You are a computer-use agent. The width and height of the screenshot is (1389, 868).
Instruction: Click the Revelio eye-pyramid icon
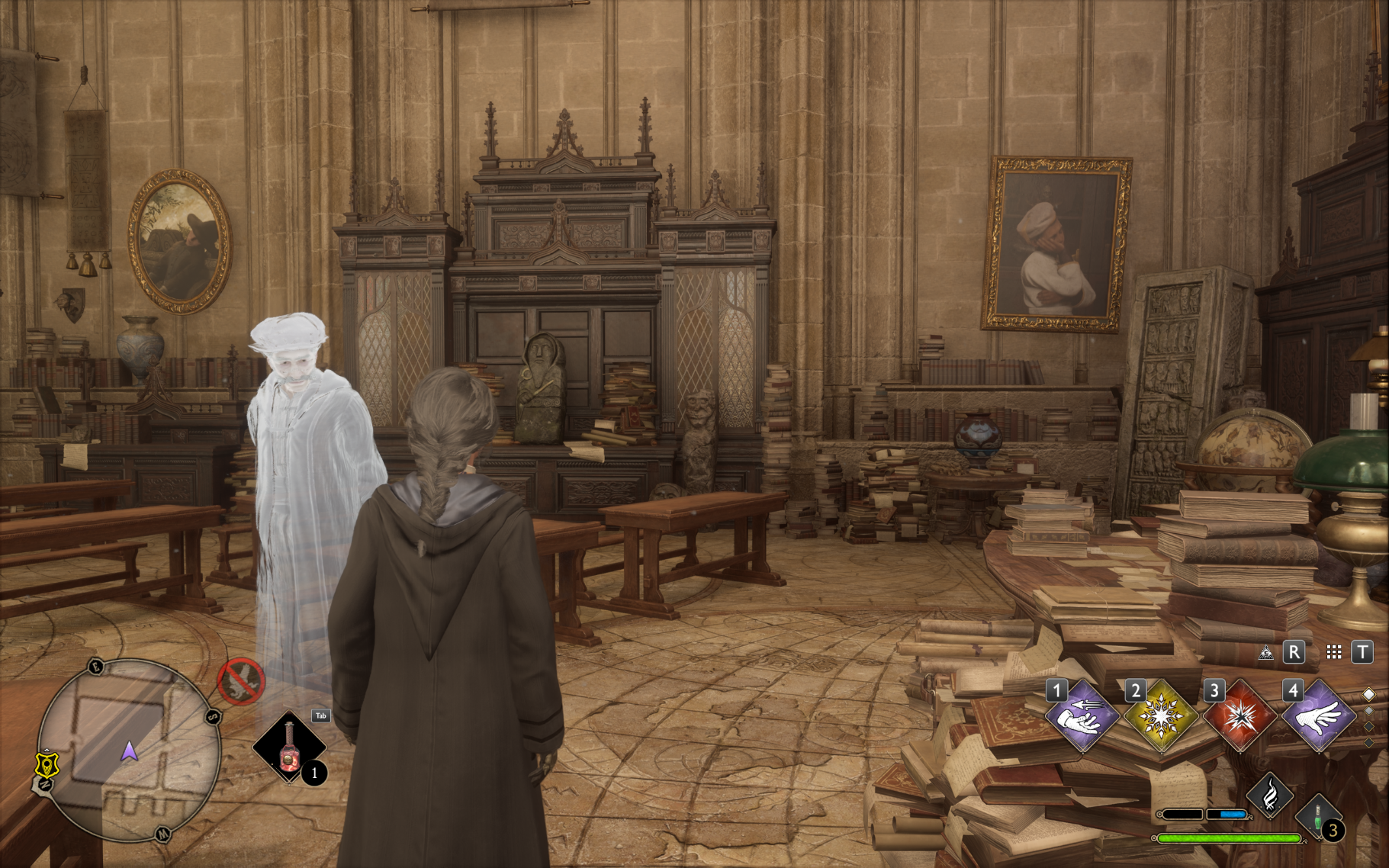tap(1266, 653)
